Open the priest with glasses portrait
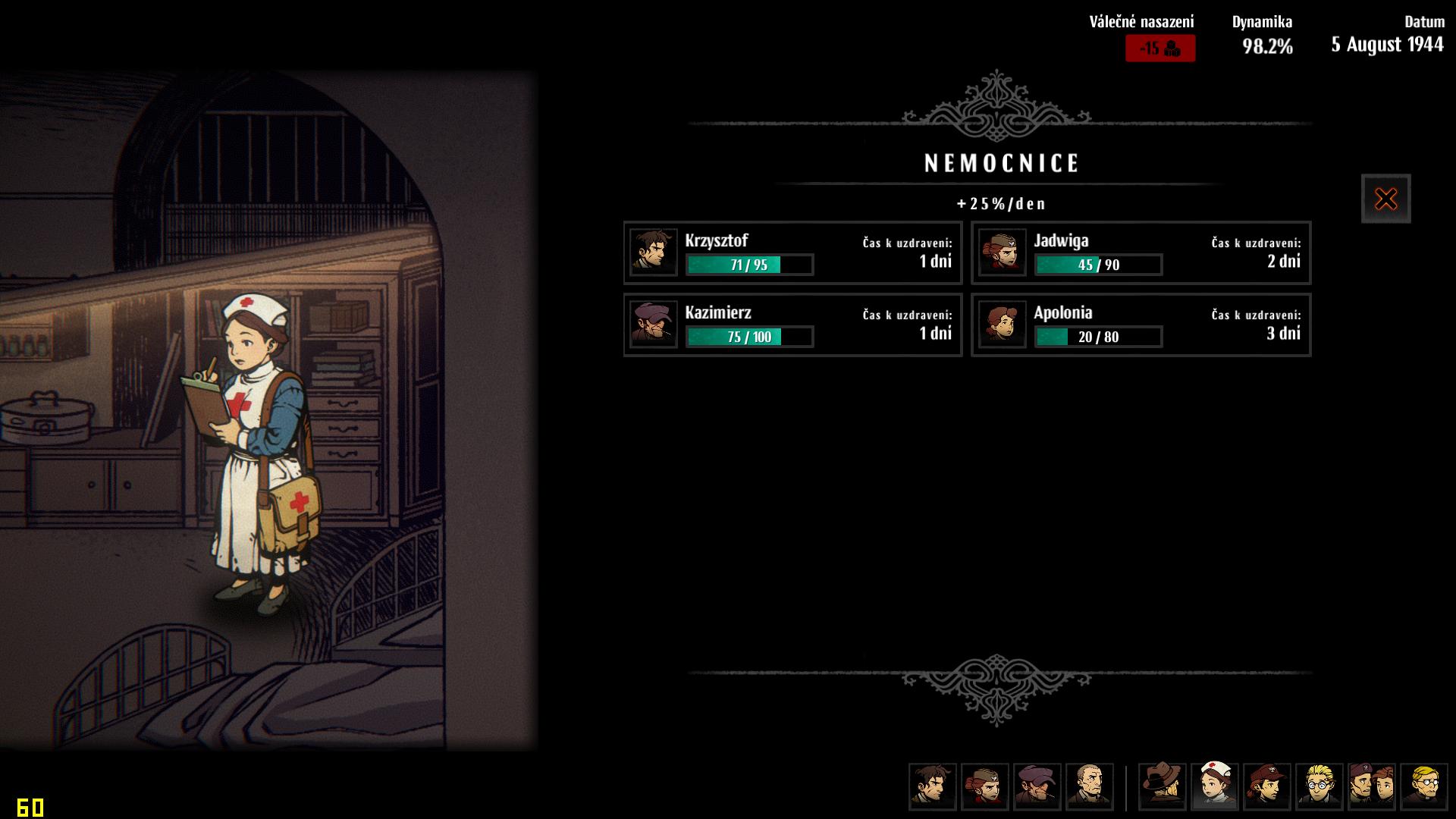1456x819 pixels. tap(1424, 786)
